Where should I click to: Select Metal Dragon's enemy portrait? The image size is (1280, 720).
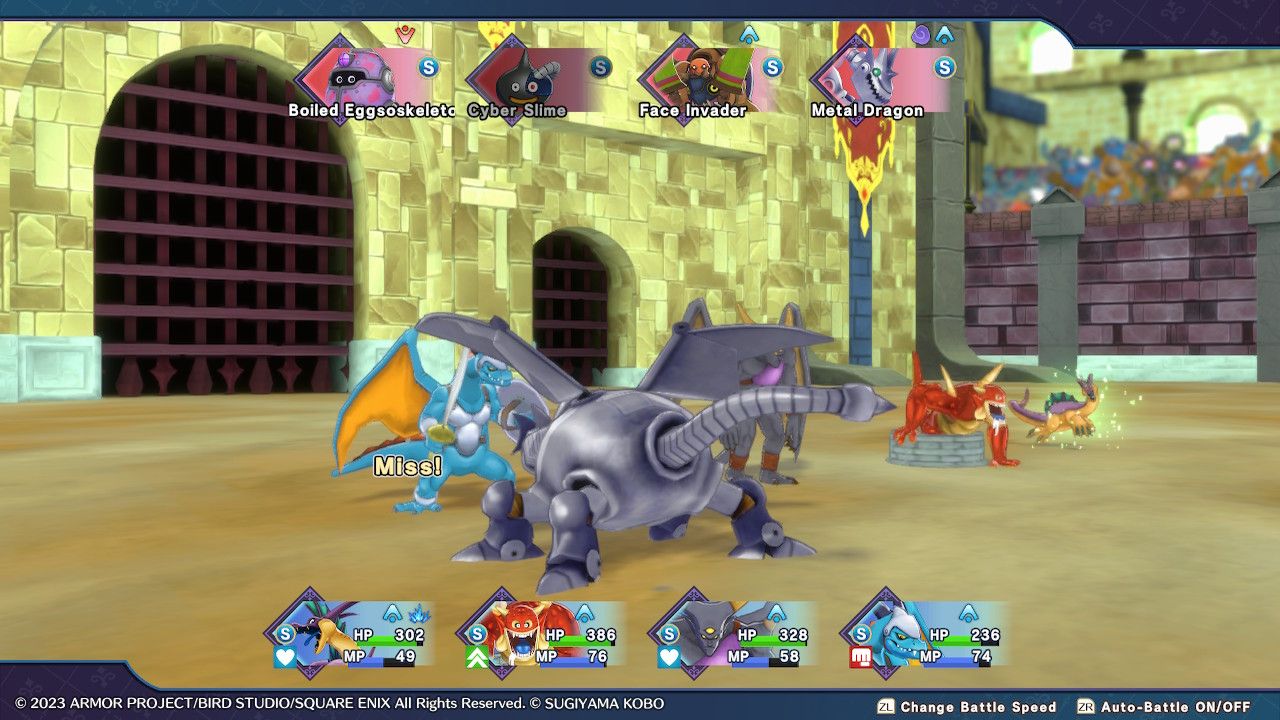click(x=863, y=71)
